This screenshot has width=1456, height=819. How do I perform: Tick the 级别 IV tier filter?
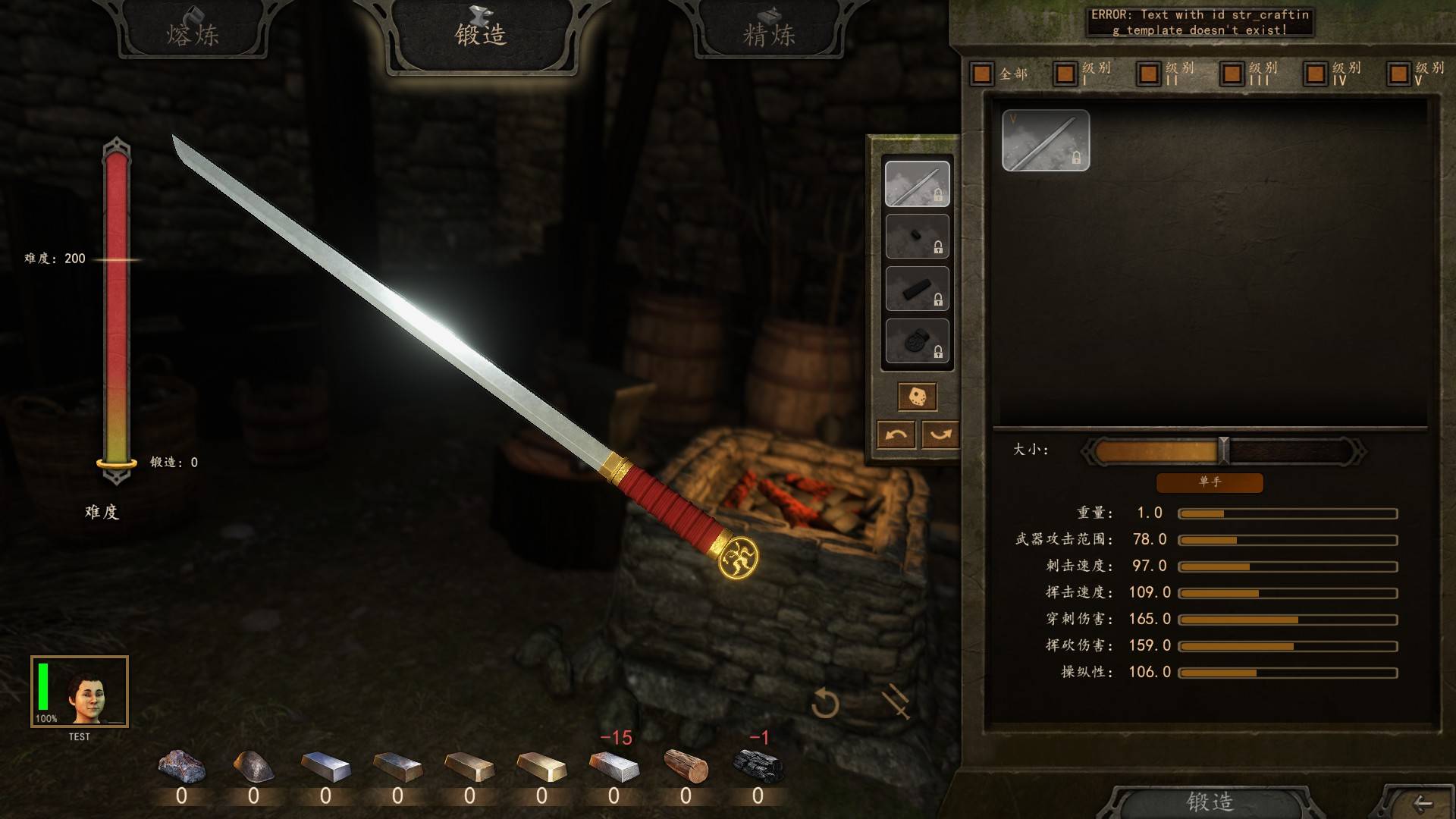point(1316,74)
